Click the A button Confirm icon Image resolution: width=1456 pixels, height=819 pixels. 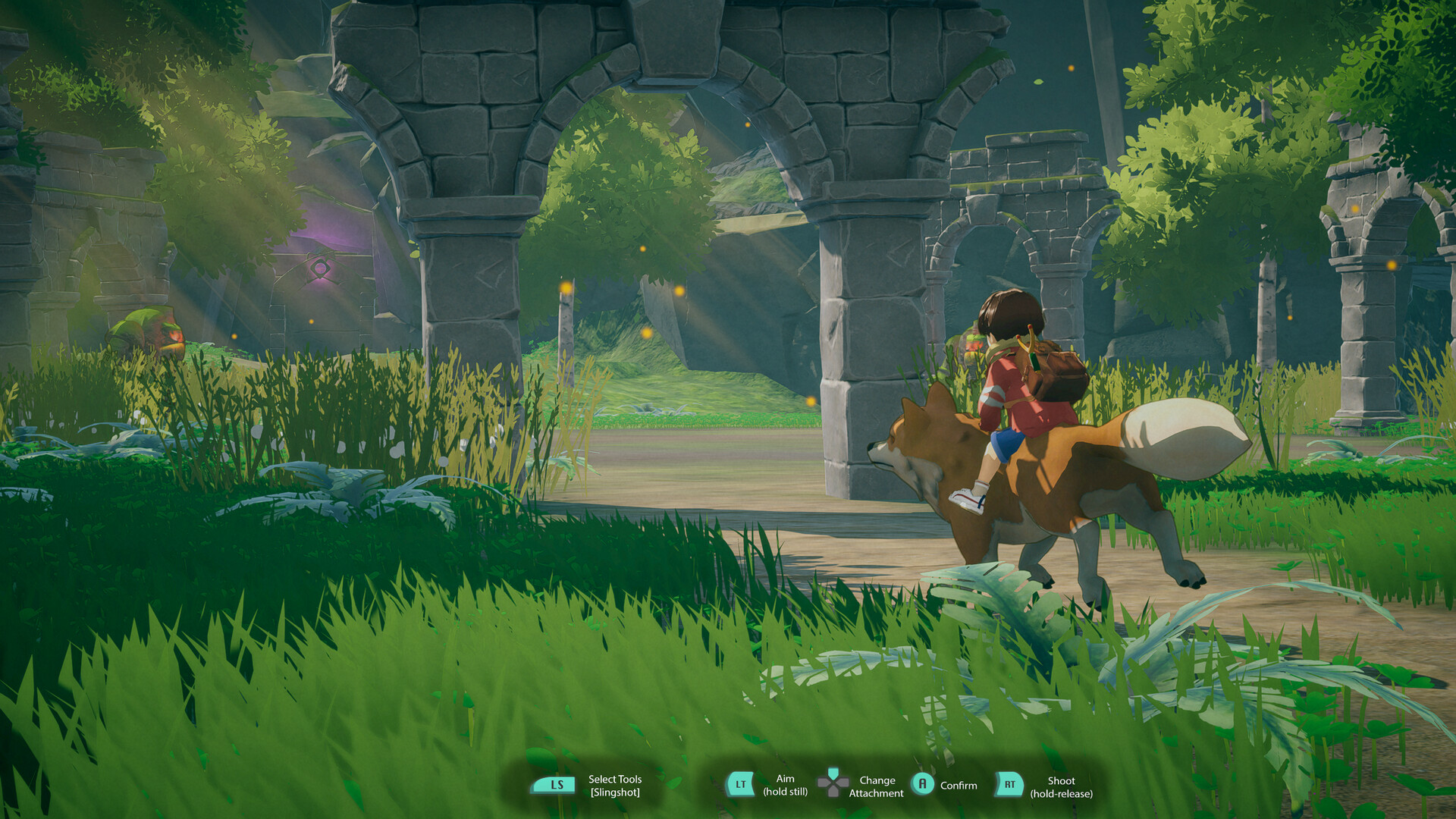coord(924,785)
